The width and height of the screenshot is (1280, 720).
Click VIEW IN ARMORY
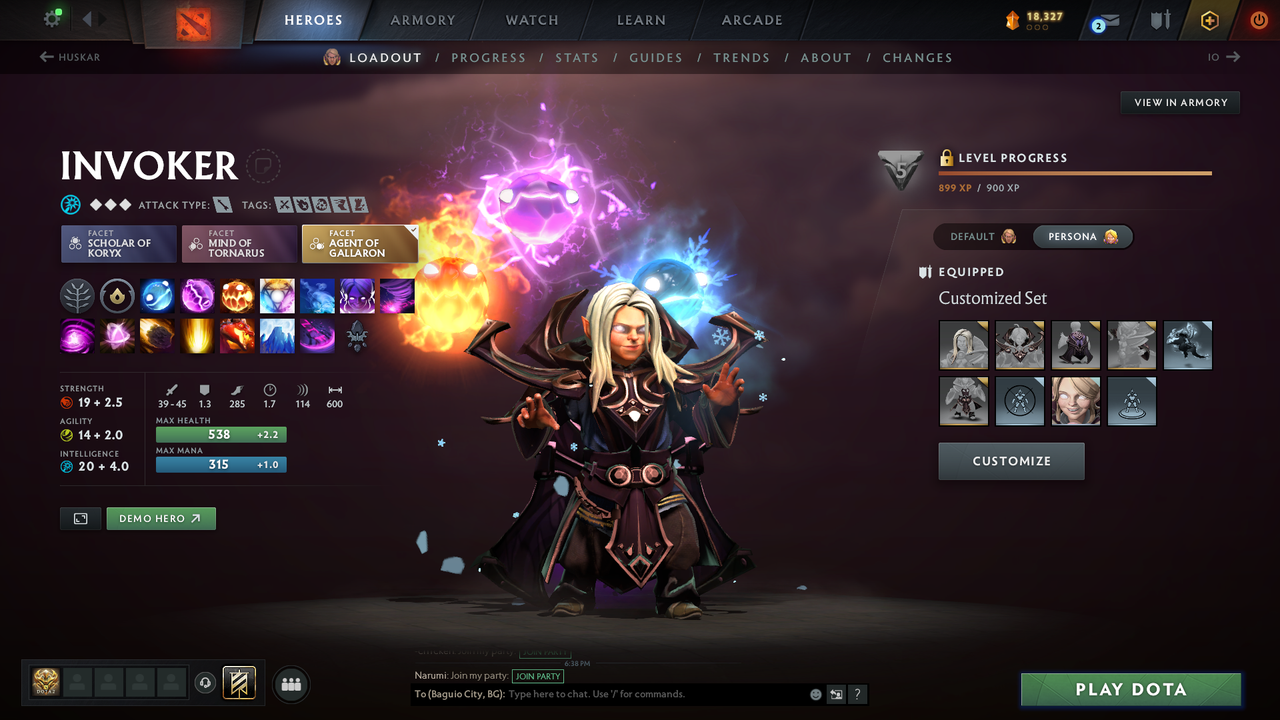point(1179,102)
